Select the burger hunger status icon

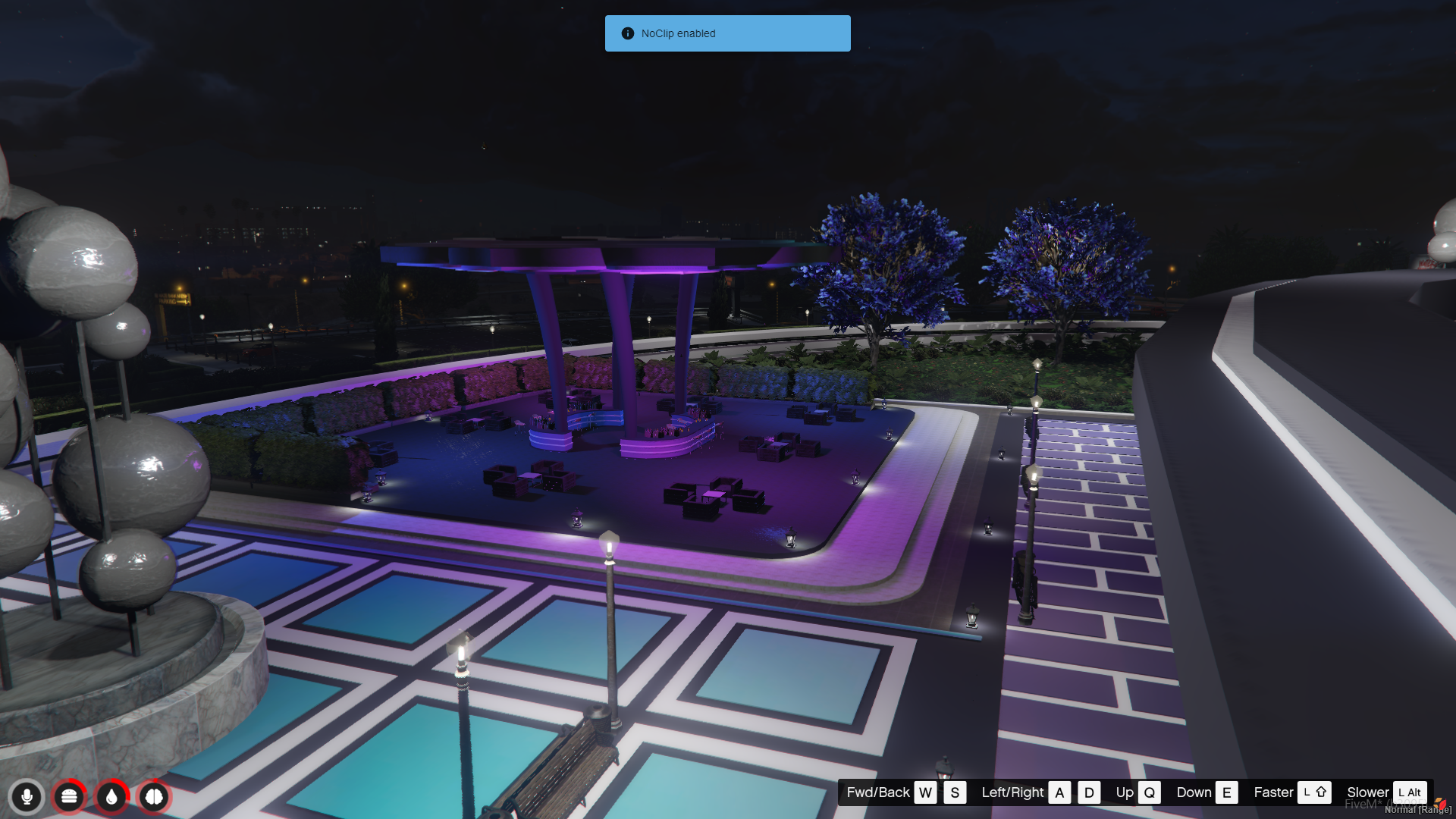tap(69, 797)
